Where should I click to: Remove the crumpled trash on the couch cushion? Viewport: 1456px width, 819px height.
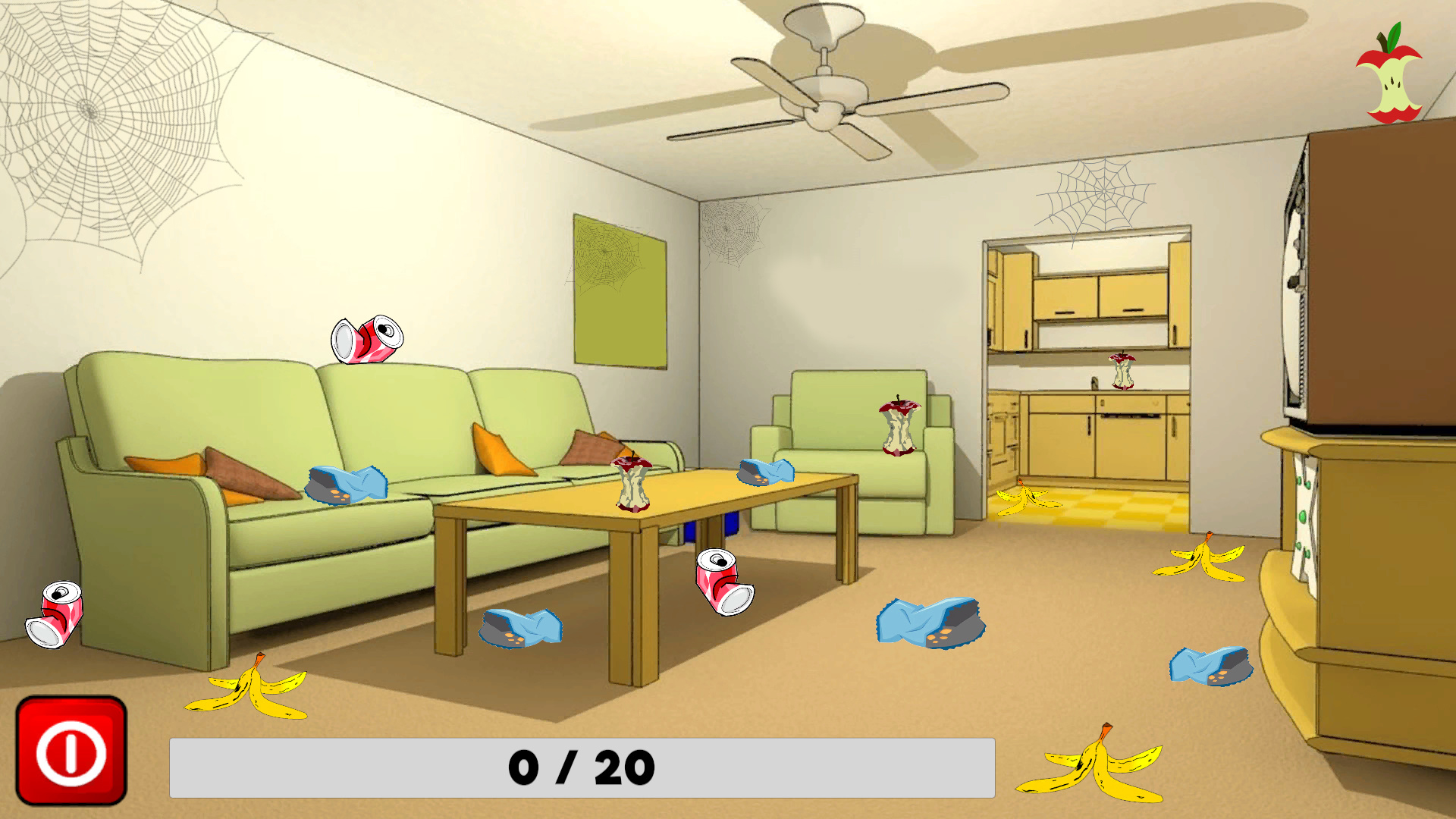point(345,483)
